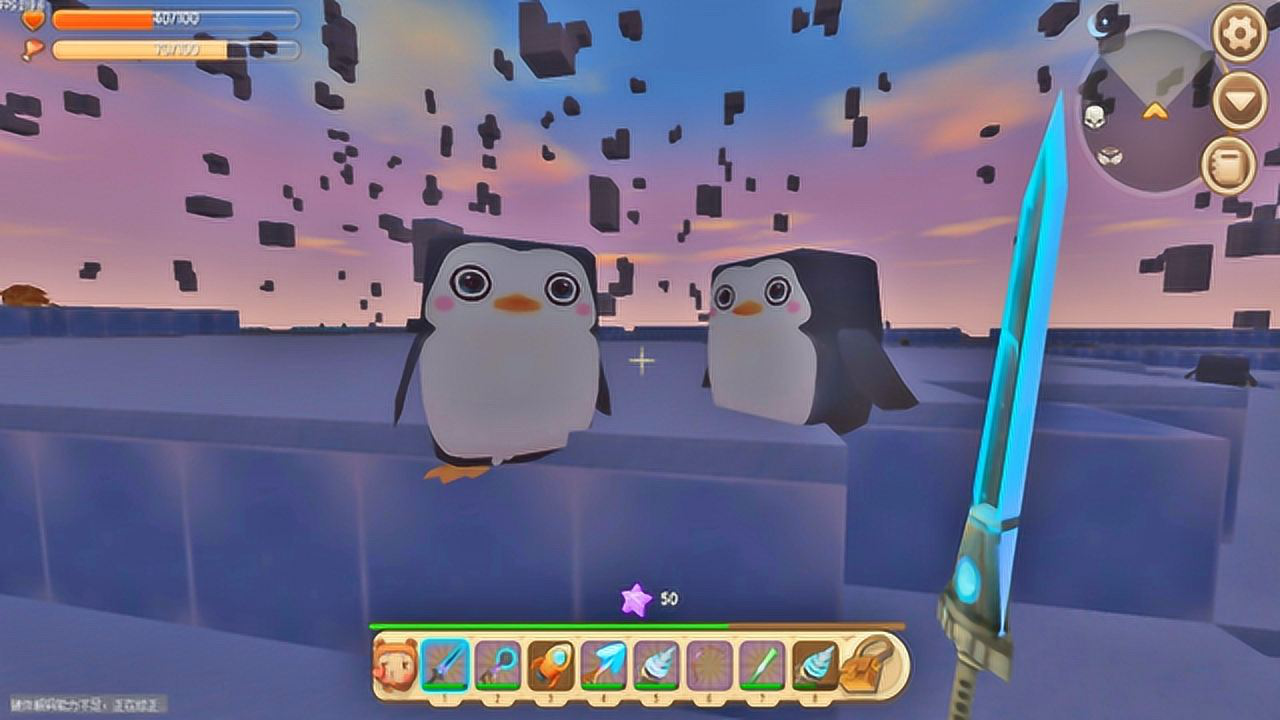
Task: Choose the blue ring staff slot
Action: click(x=498, y=665)
